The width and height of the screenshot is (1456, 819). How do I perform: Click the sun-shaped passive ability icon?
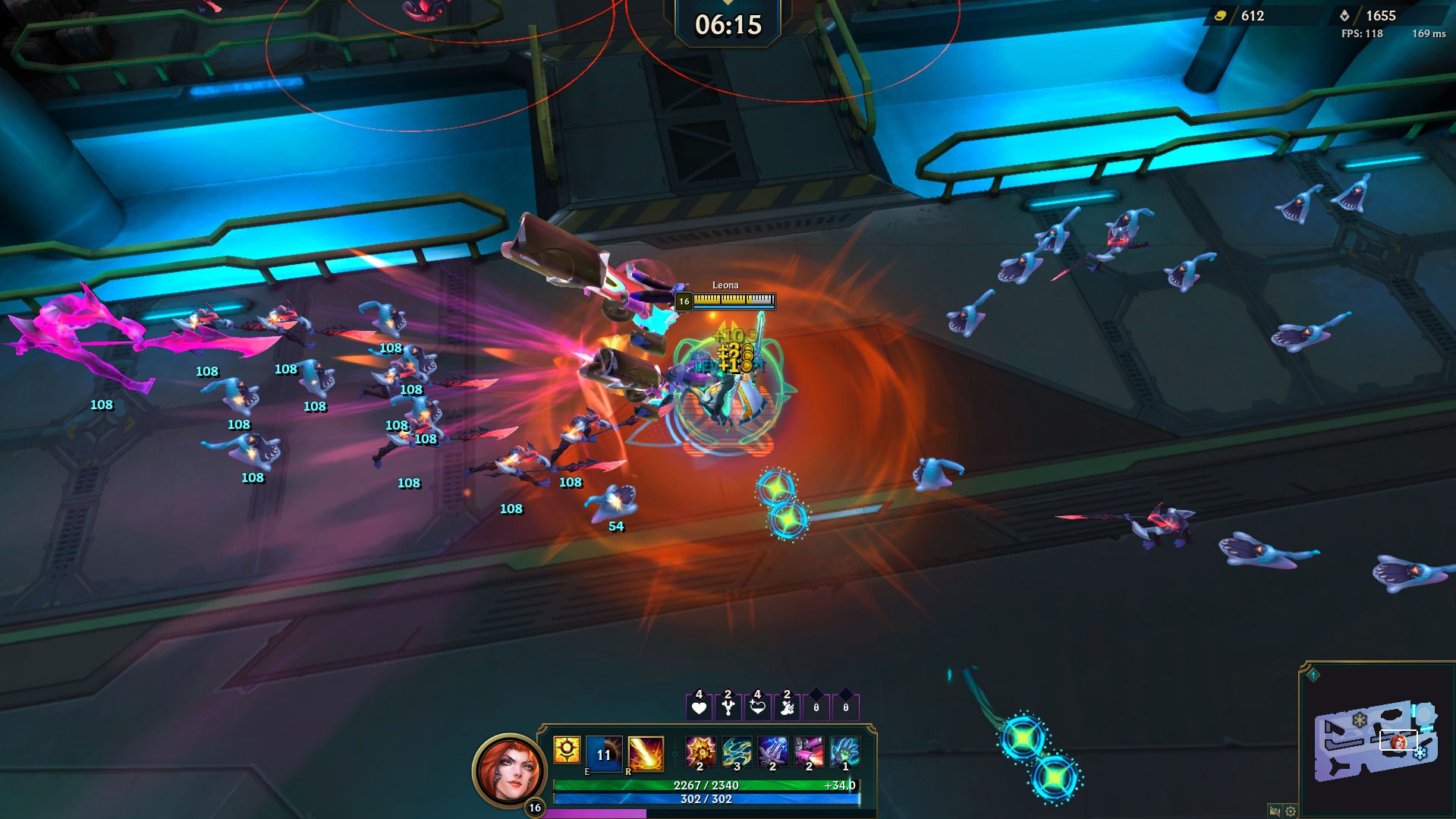[x=566, y=750]
